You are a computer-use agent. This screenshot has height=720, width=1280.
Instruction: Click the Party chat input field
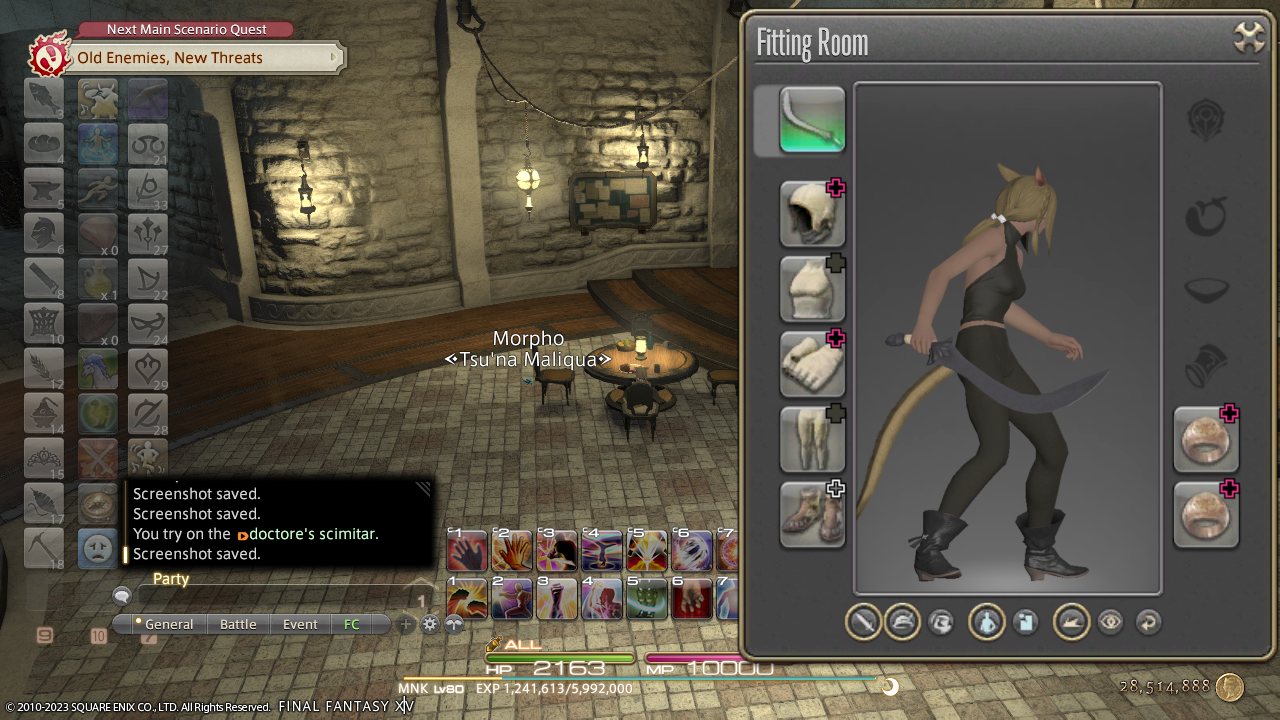click(270, 597)
